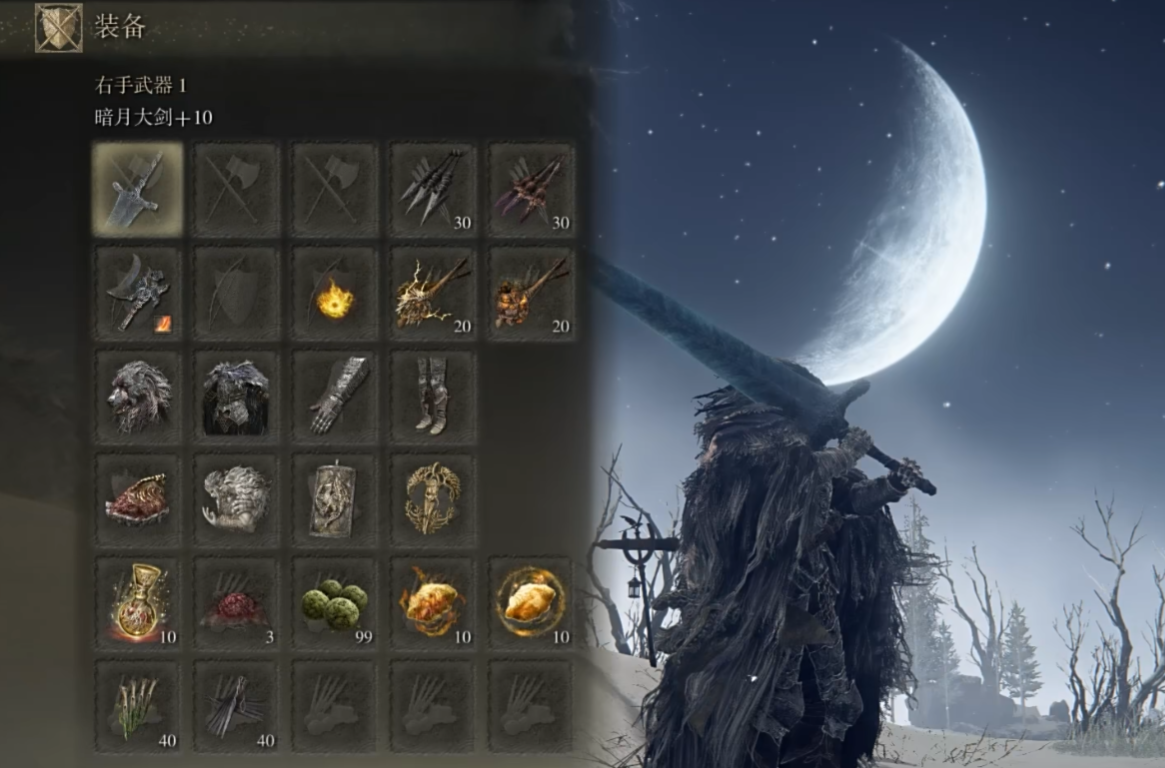The height and width of the screenshot is (768, 1165).
Task: Open the red shell talisman slot
Action: [x=138, y=499]
